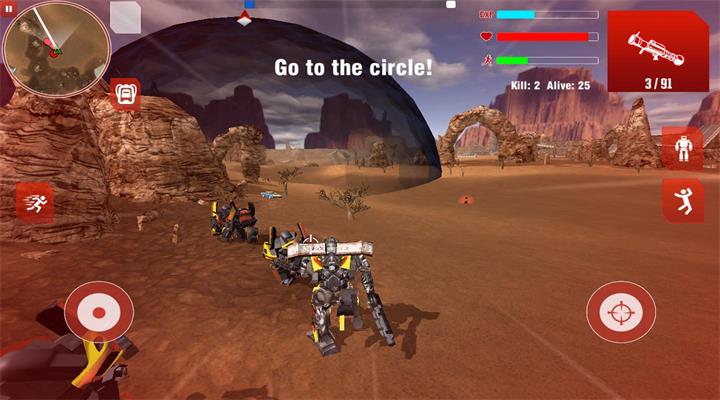The height and width of the screenshot is (400, 720).
Task: Tap the jump action button
Action: tap(683, 199)
